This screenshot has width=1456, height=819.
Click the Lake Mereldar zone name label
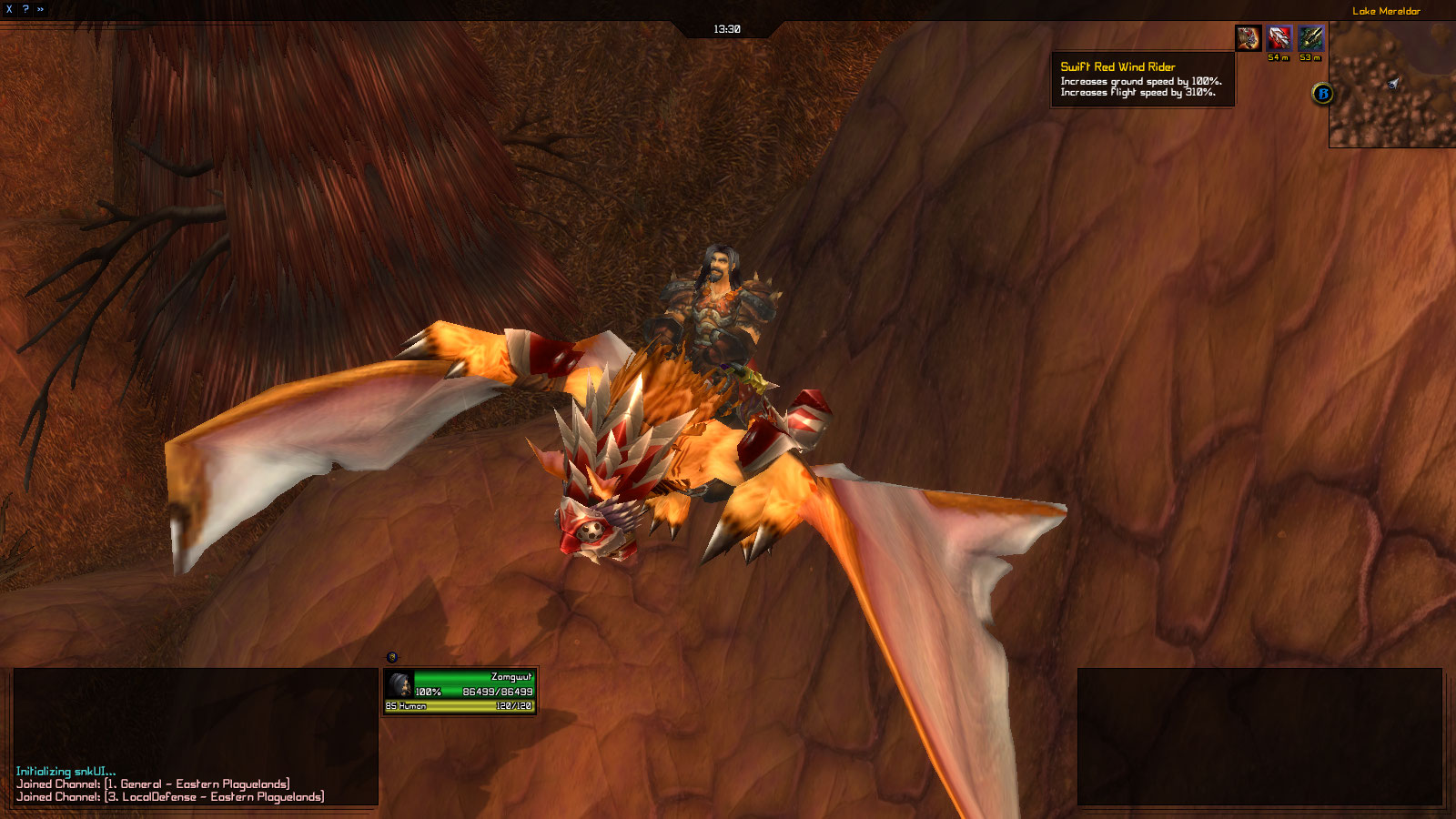1386,11
